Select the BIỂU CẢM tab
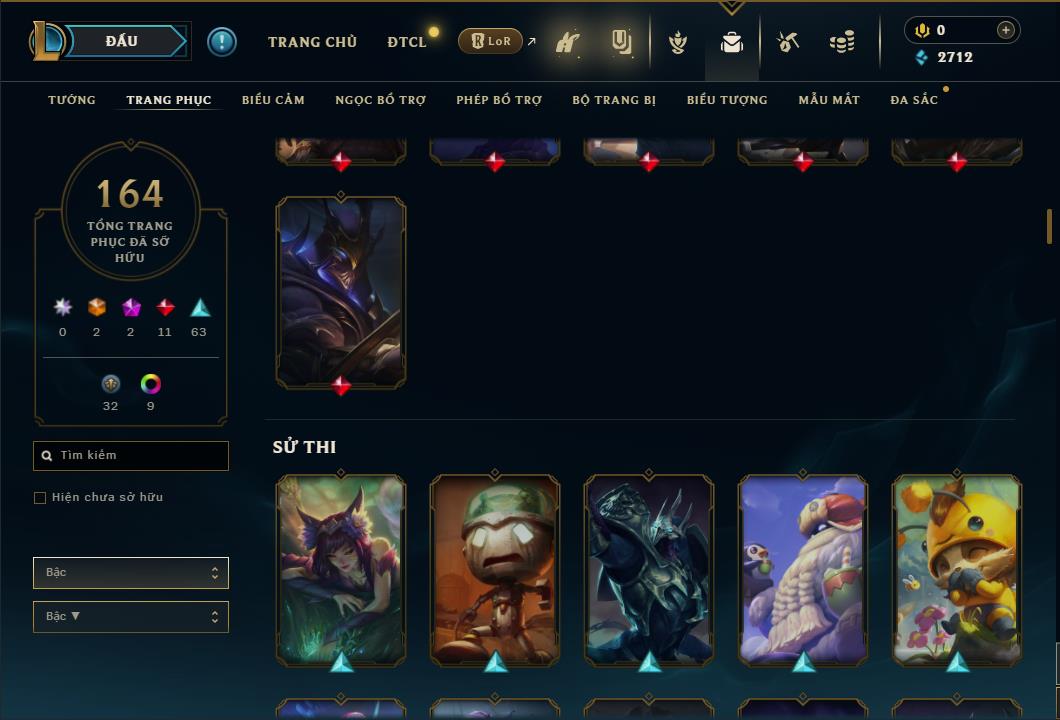The width and height of the screenshot is (1060, 720). 273,100
